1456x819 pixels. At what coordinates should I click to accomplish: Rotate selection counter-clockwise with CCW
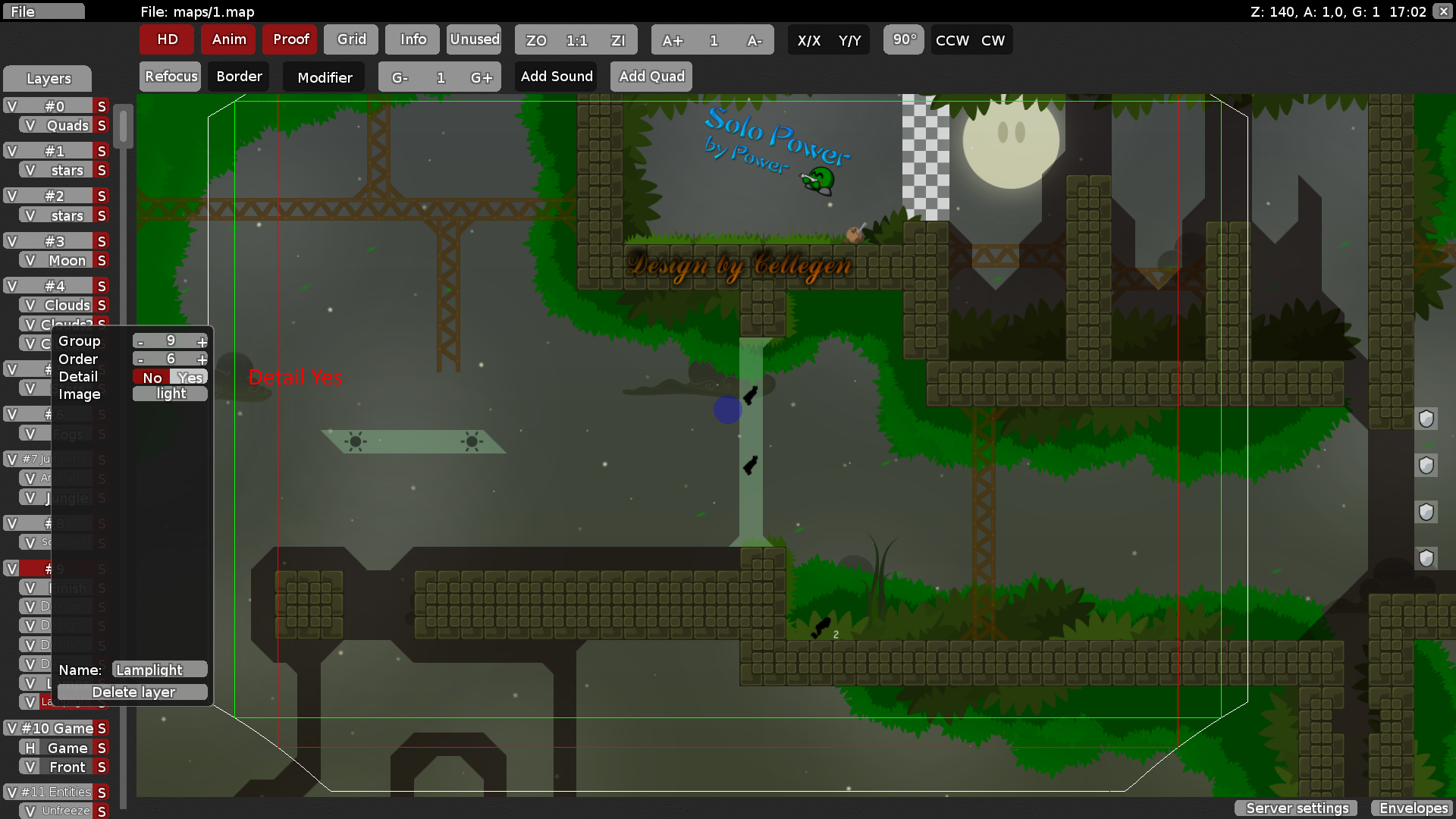tap(951, 40)
